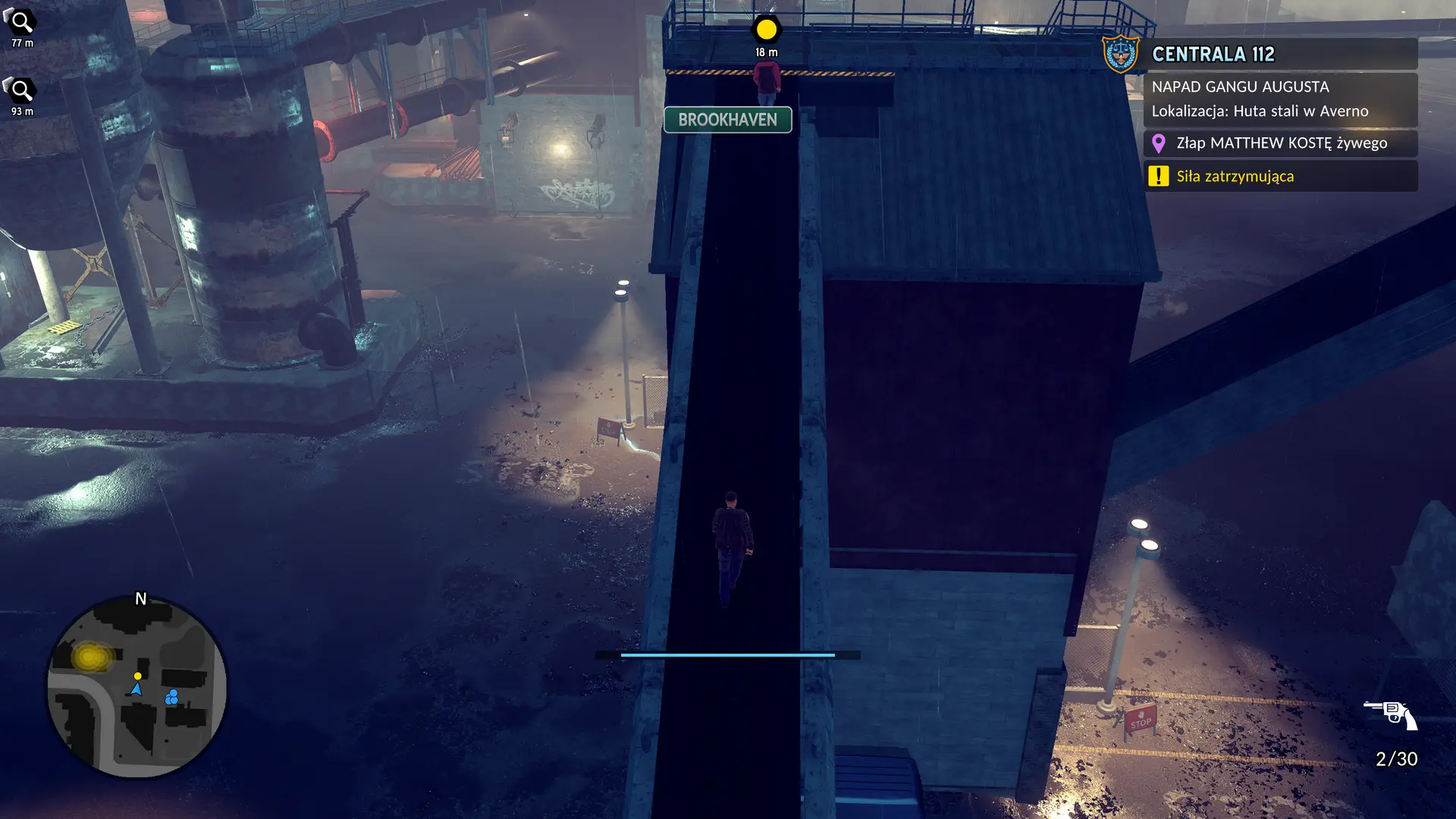Click the Siła zatrzymująca warning entry
This screenshot has height=819, width=1456.
click(x=1280, y=177)
